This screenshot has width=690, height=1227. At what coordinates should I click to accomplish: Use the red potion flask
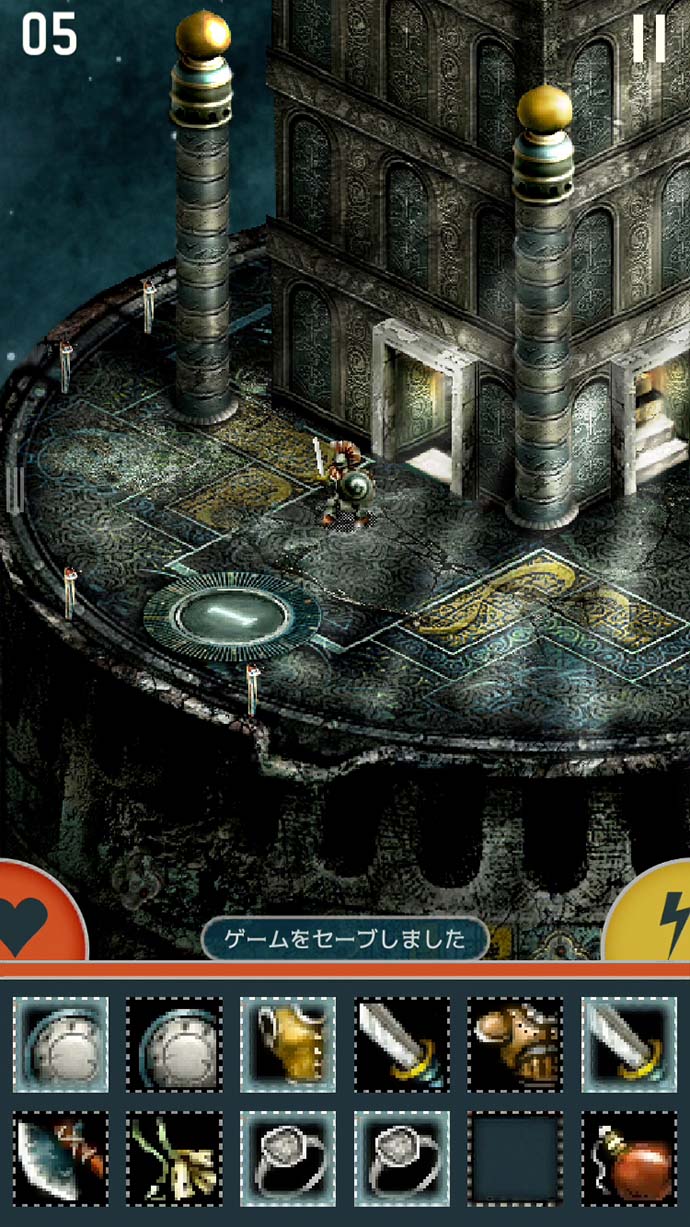pyautogui.click(x=628, y=1158)
